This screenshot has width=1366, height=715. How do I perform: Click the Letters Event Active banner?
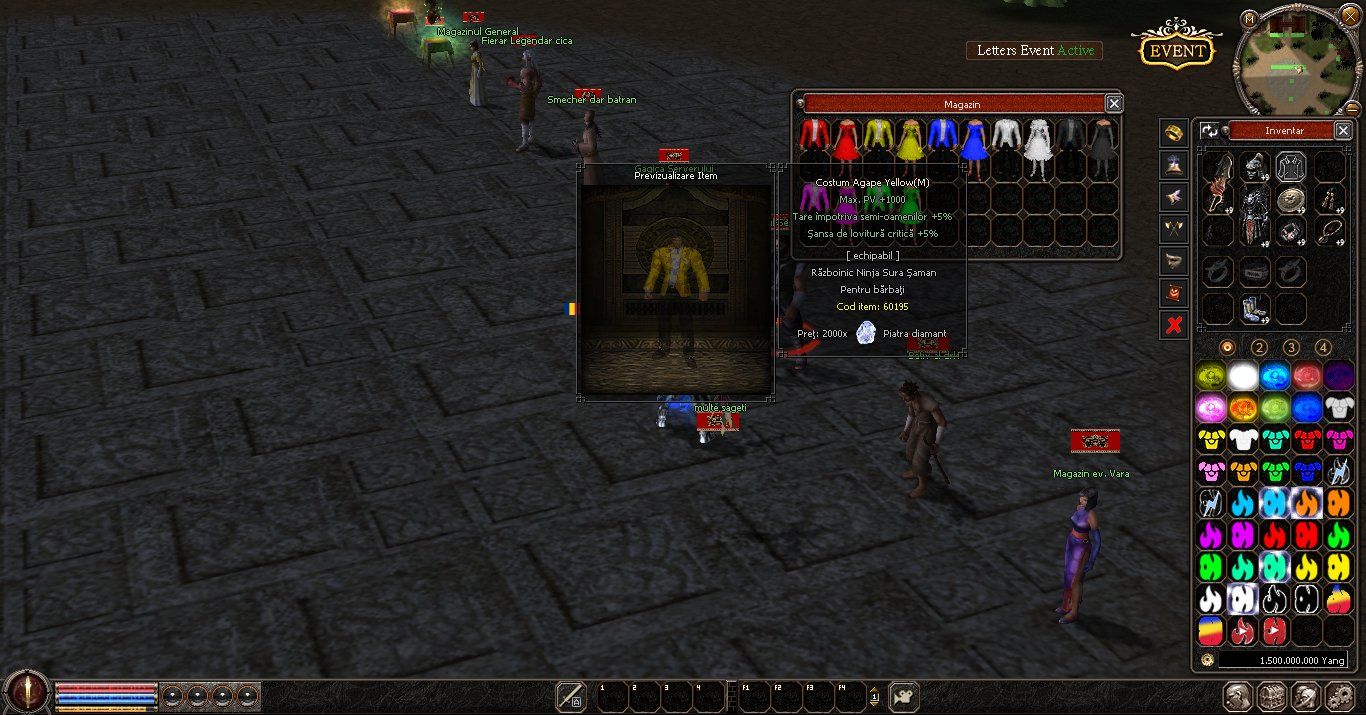point(1034,51)
